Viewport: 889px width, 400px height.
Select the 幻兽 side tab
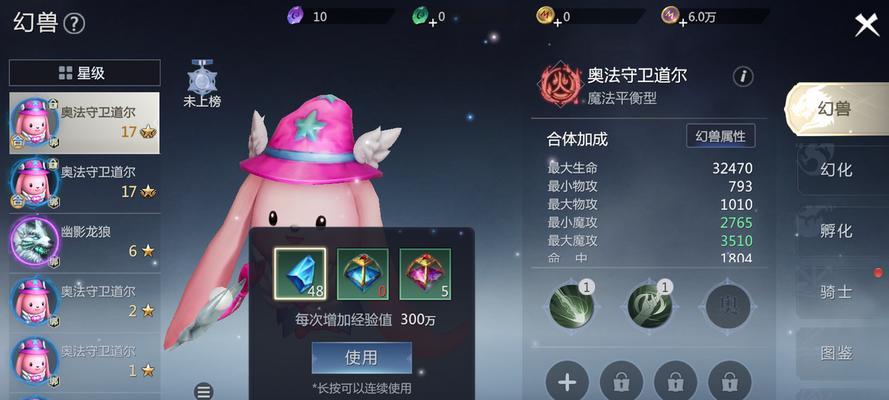pos(836,109)
